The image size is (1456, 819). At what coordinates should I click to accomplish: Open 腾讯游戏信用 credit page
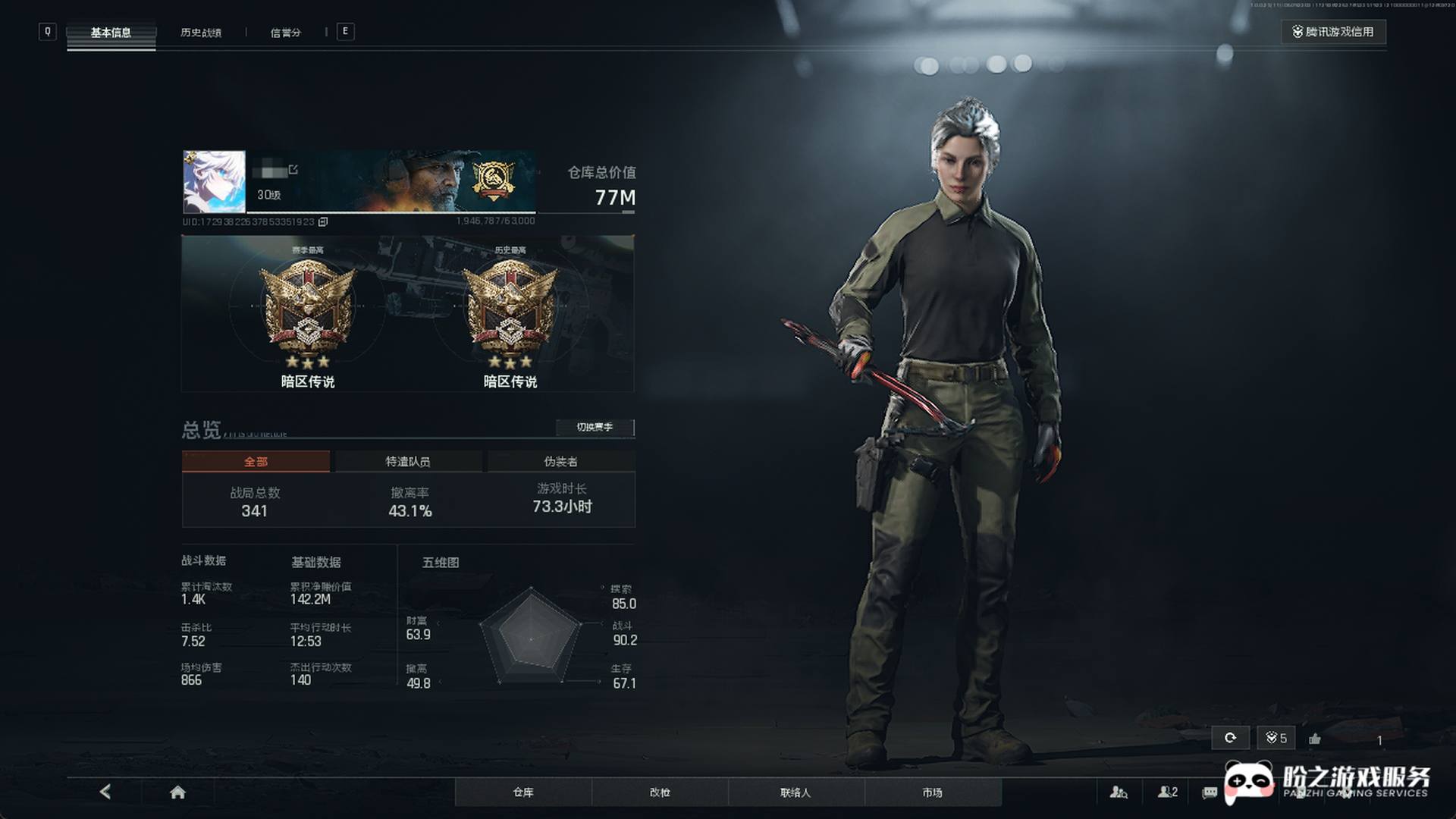(x=1333, y=32)
